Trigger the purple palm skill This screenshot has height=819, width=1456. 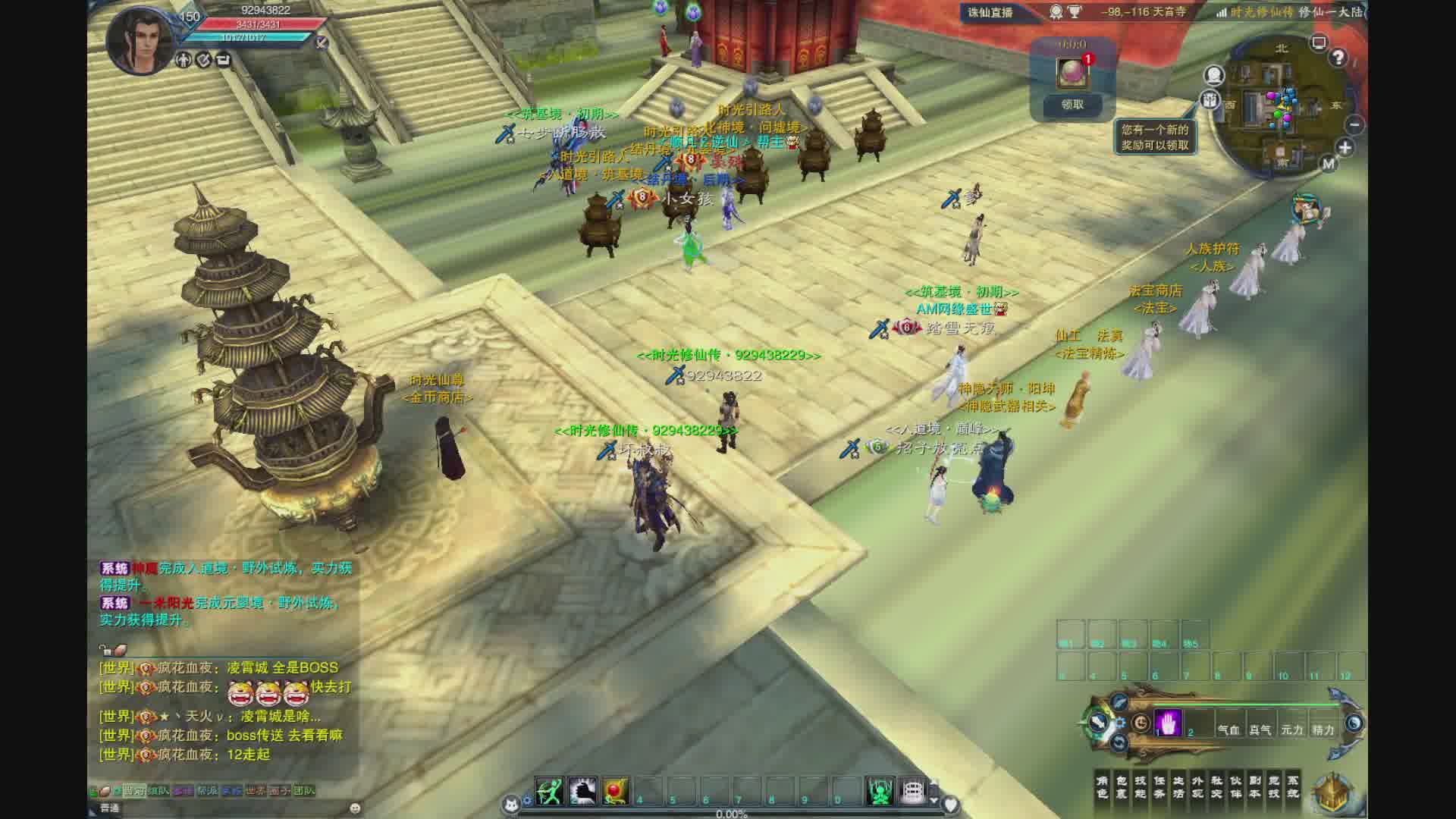[1169, 723]
